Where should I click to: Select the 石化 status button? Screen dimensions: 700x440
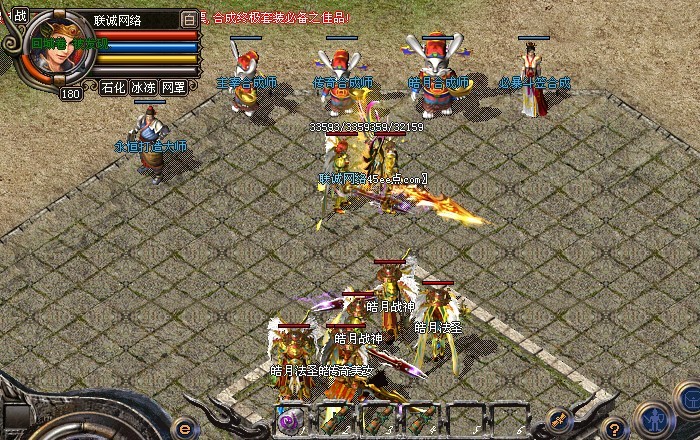[113, 87]
